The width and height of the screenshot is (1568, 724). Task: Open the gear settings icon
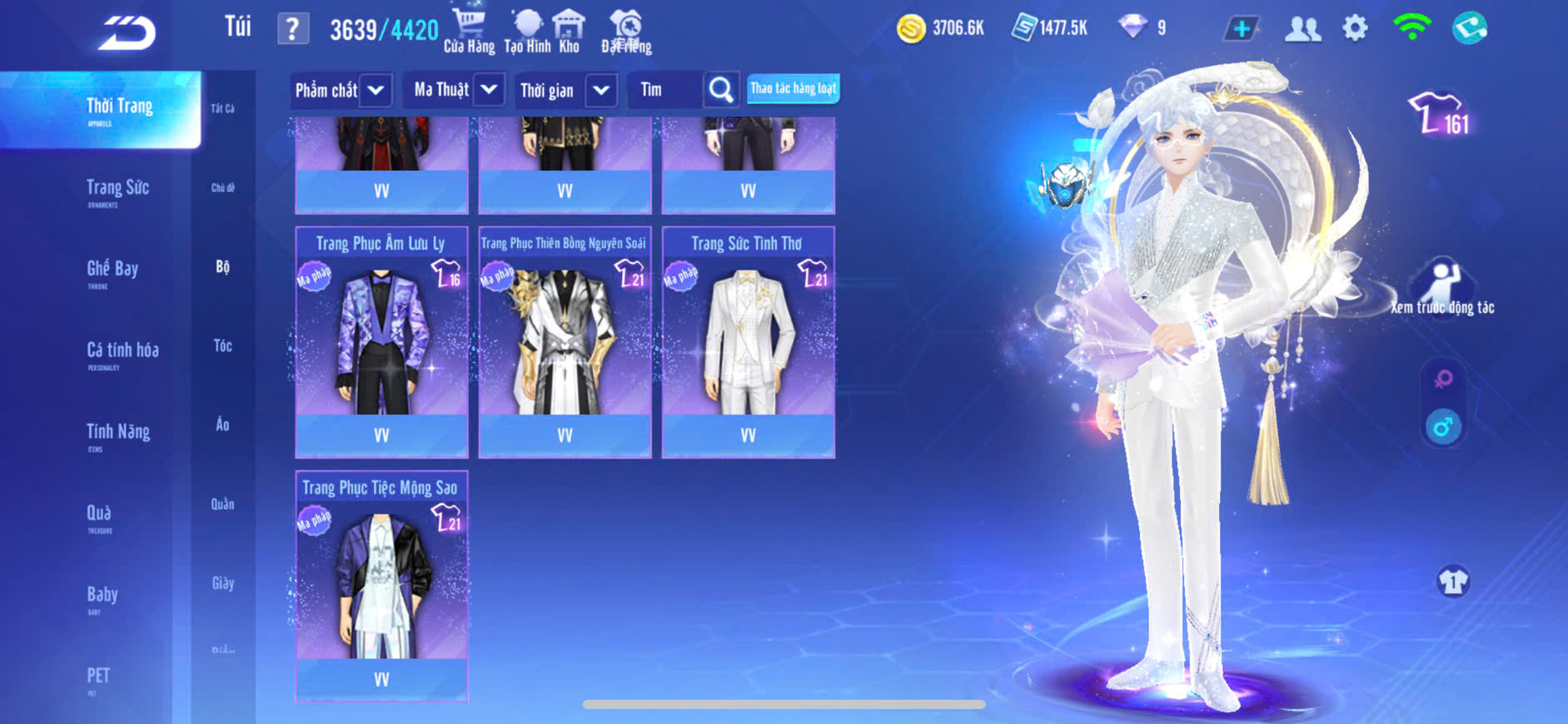click(1355, 29)
